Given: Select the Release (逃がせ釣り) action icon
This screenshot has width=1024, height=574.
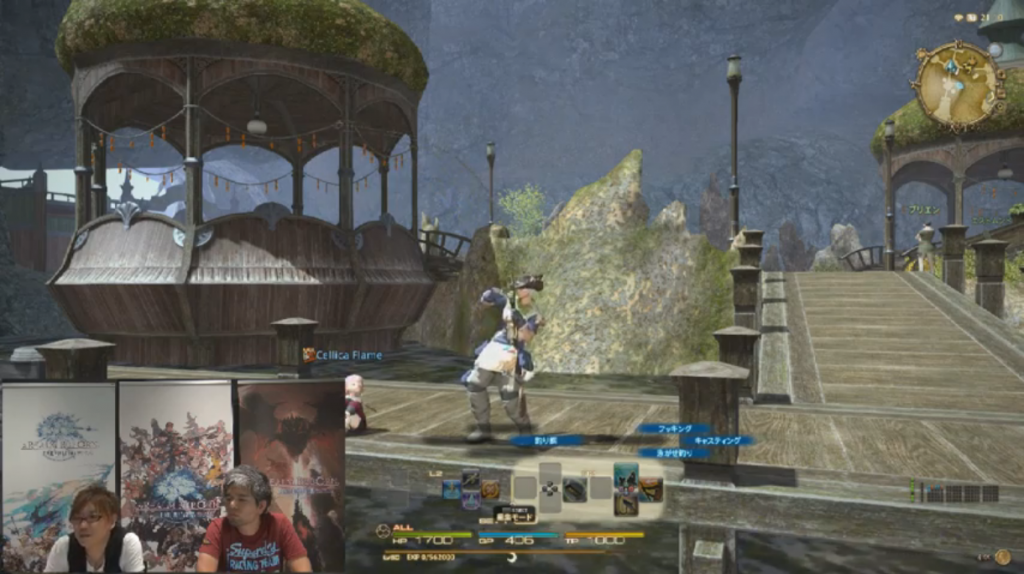Looking at the screenshot, I should [x=626, y=503].
